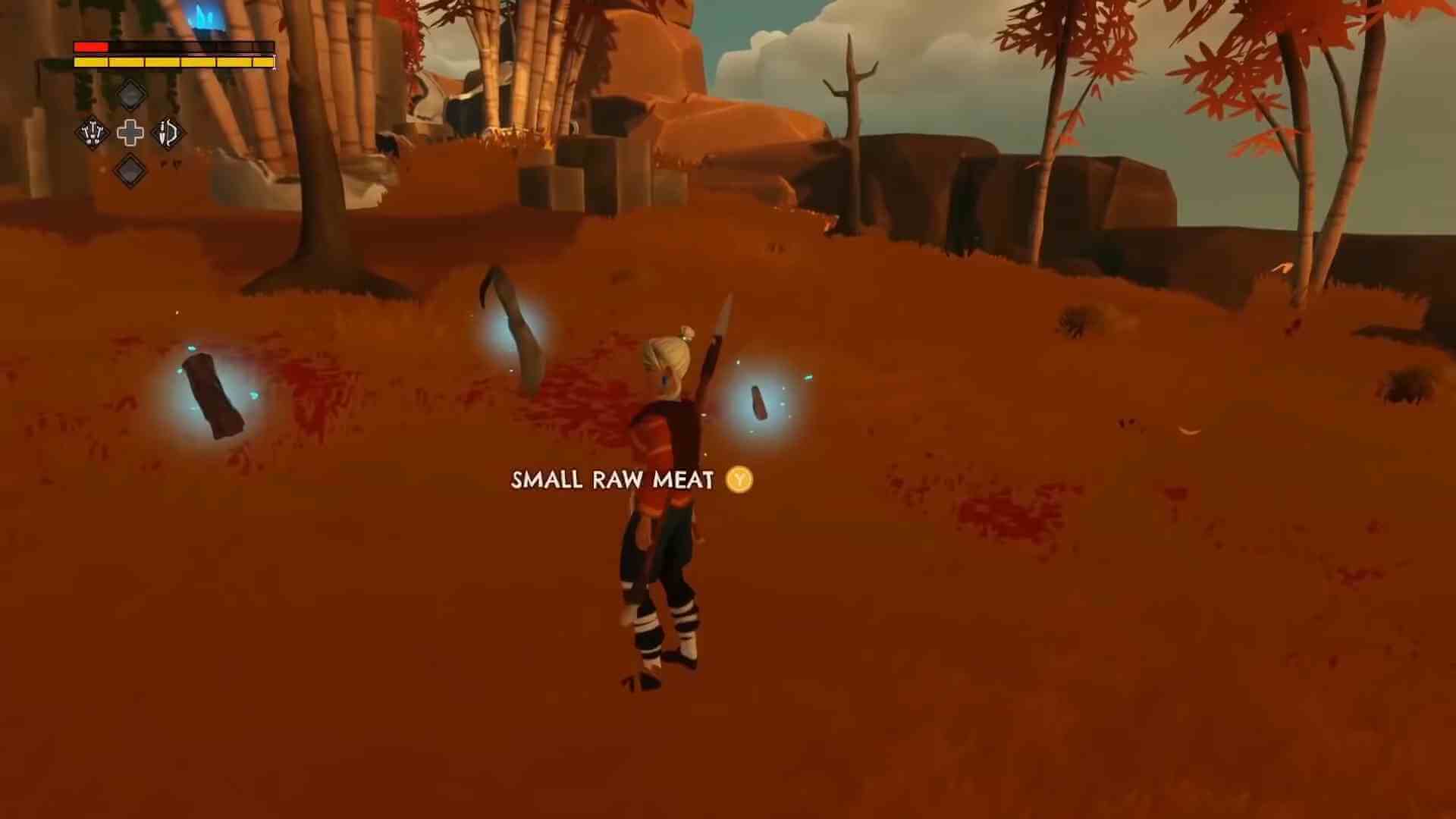The height and width of the screenshot is (819, 1456).
Task: Expand the weapon wheel via the d-pad center
Action: [130, 133]
